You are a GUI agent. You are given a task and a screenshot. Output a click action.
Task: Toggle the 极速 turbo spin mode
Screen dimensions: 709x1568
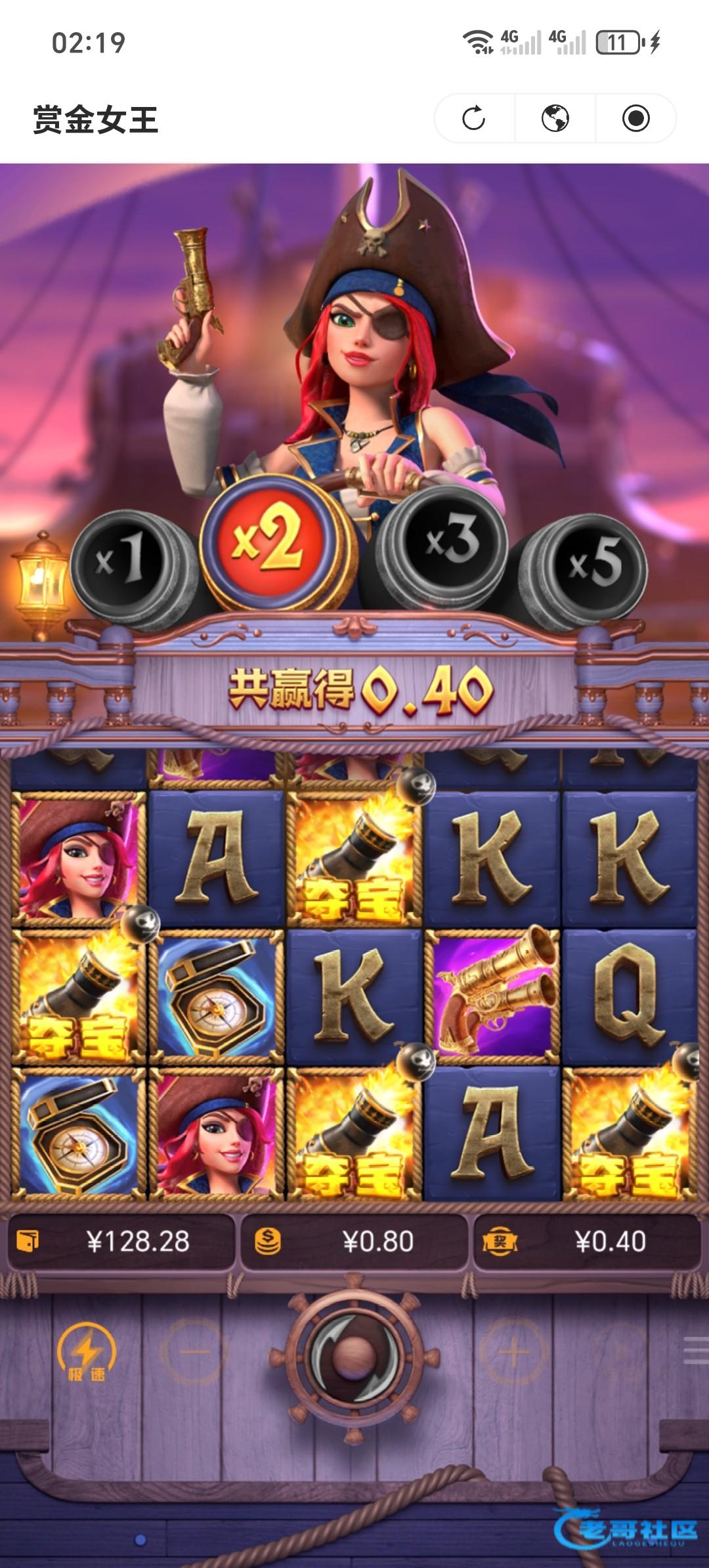point(86,1352)
